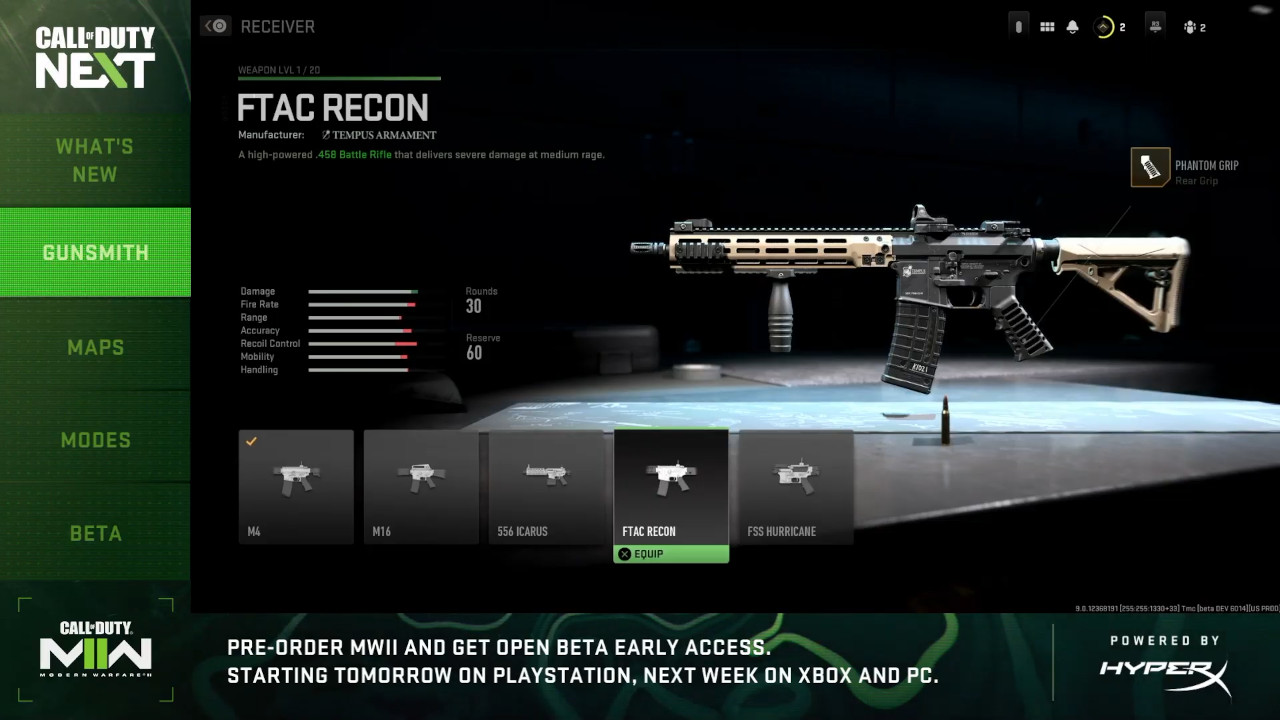Open the MAPS section
1280x720 pixels.
click(x=95, y=346)
